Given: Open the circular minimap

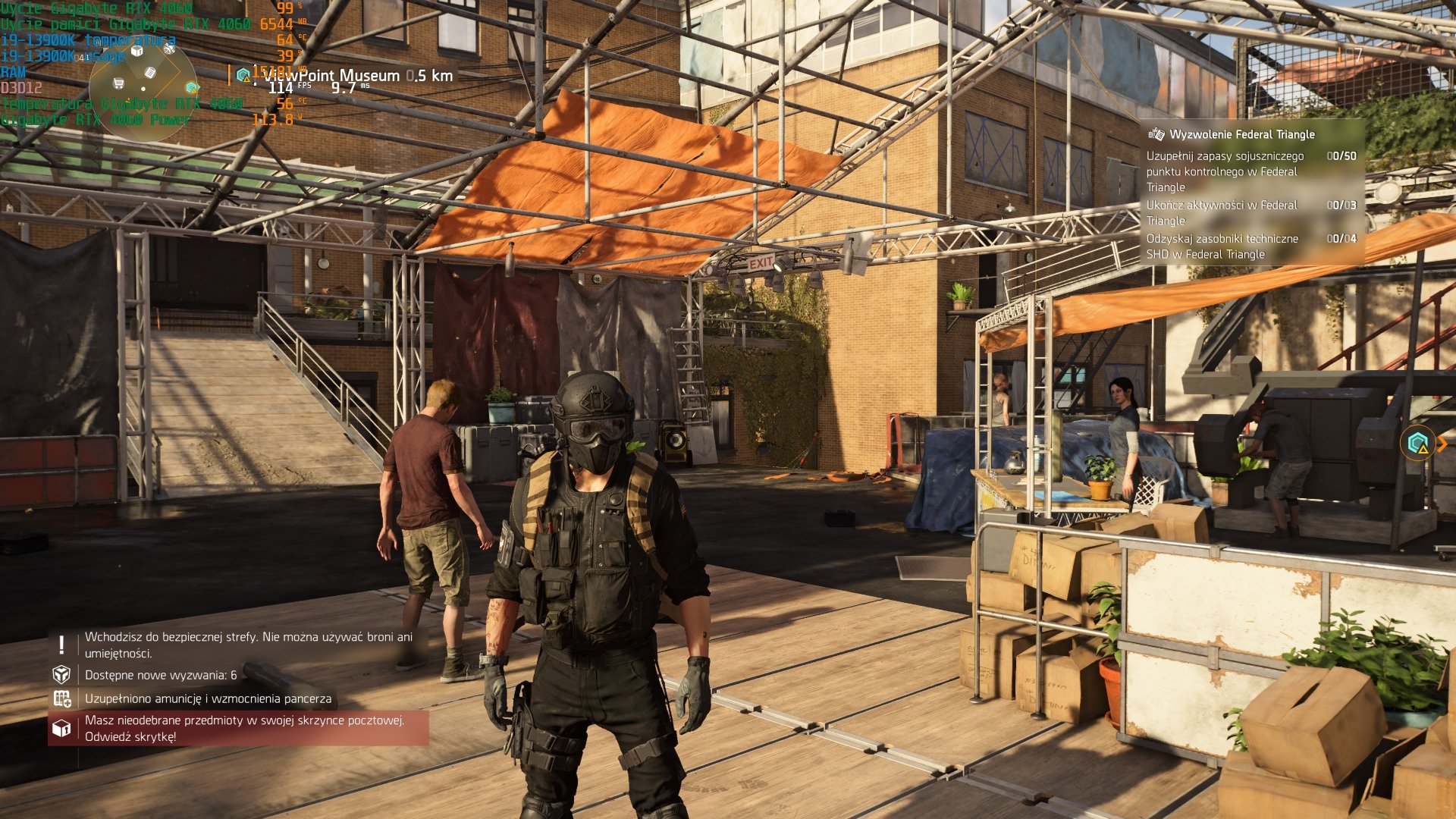Looking at the screenshot, I should pyautogui.click(x=143, y=89).
